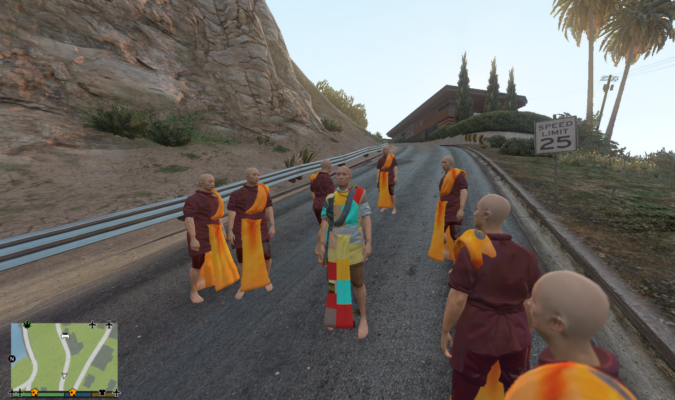
Task: Click the minimap in the corner
Action: pyautogui.click(x=64, y=357)
